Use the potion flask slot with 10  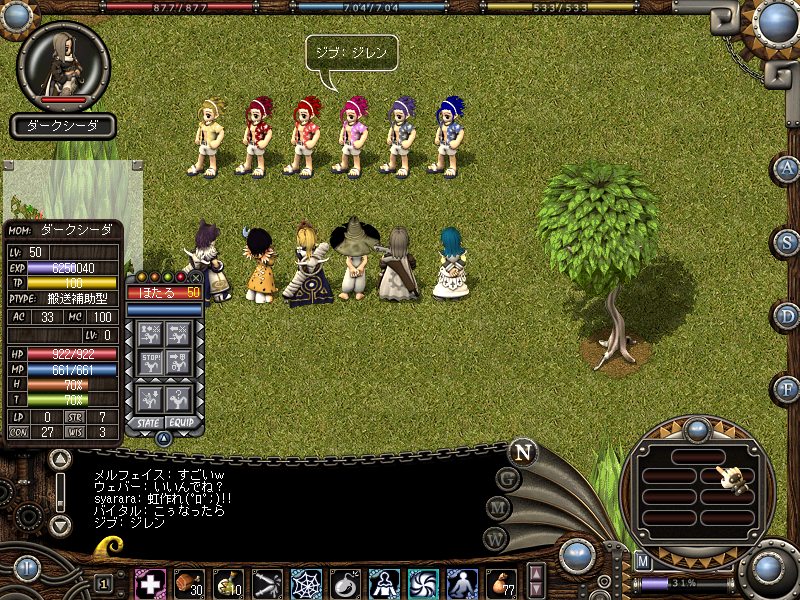pos(227,583)
